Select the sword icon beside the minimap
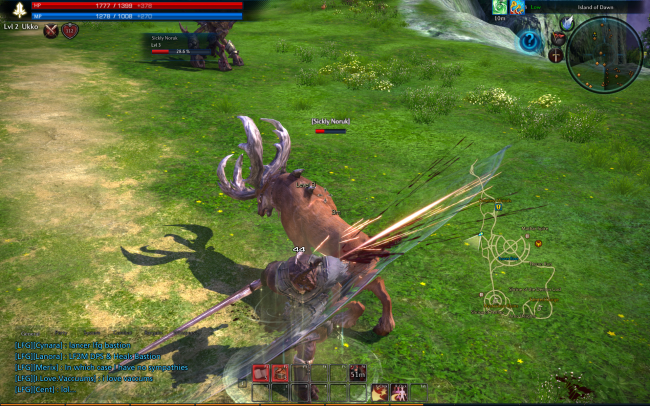 [x=555, y=55]
